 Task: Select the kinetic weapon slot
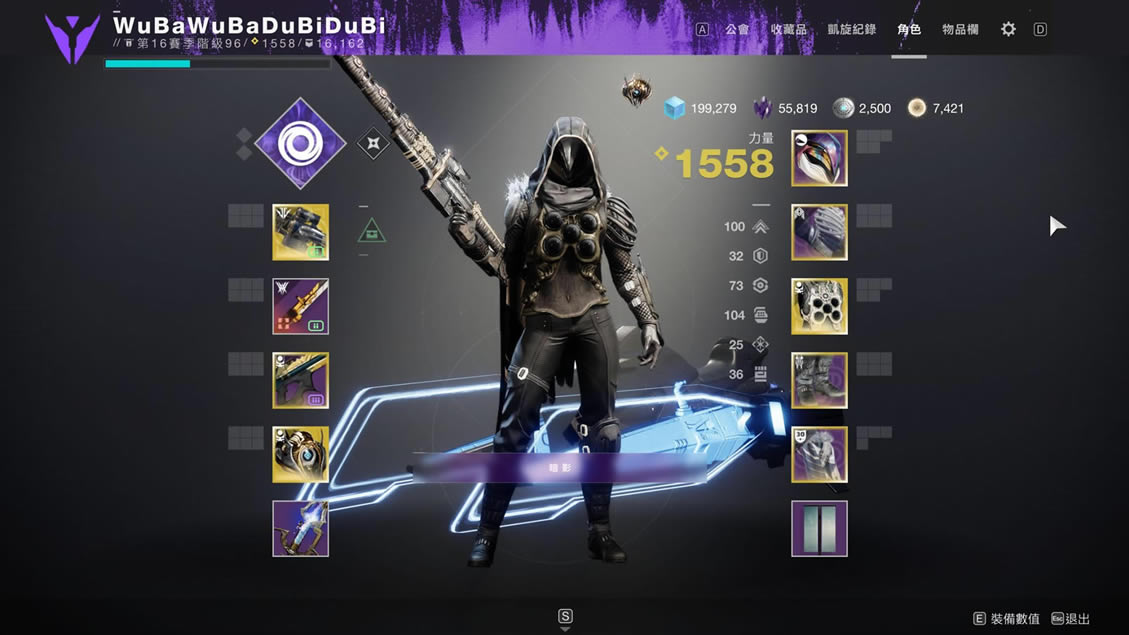[x=300, y=232]
